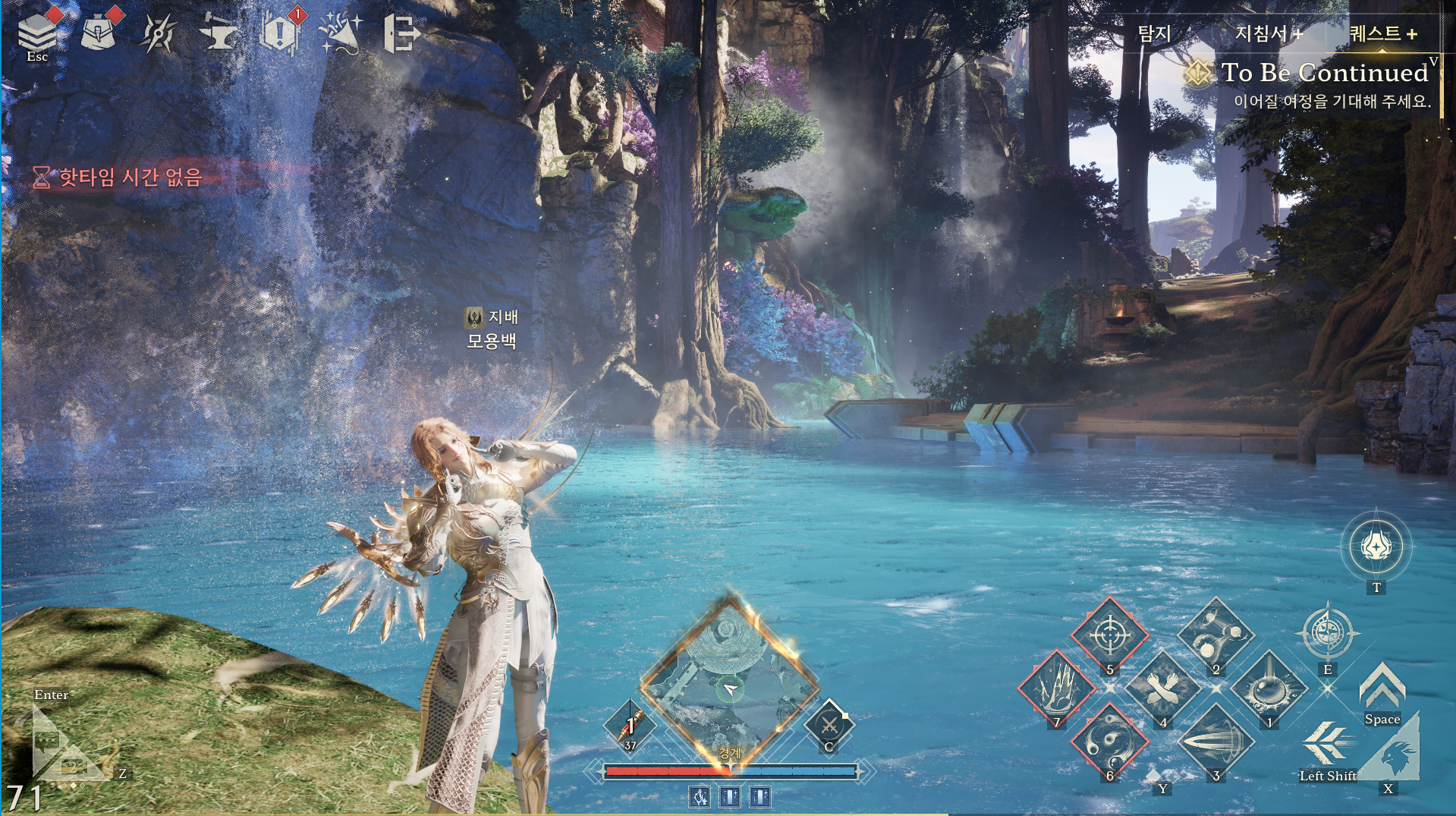The width and height of the screenshot is (1456, 816).
Task: Click the exit door icon
Action: click(401, 33)
